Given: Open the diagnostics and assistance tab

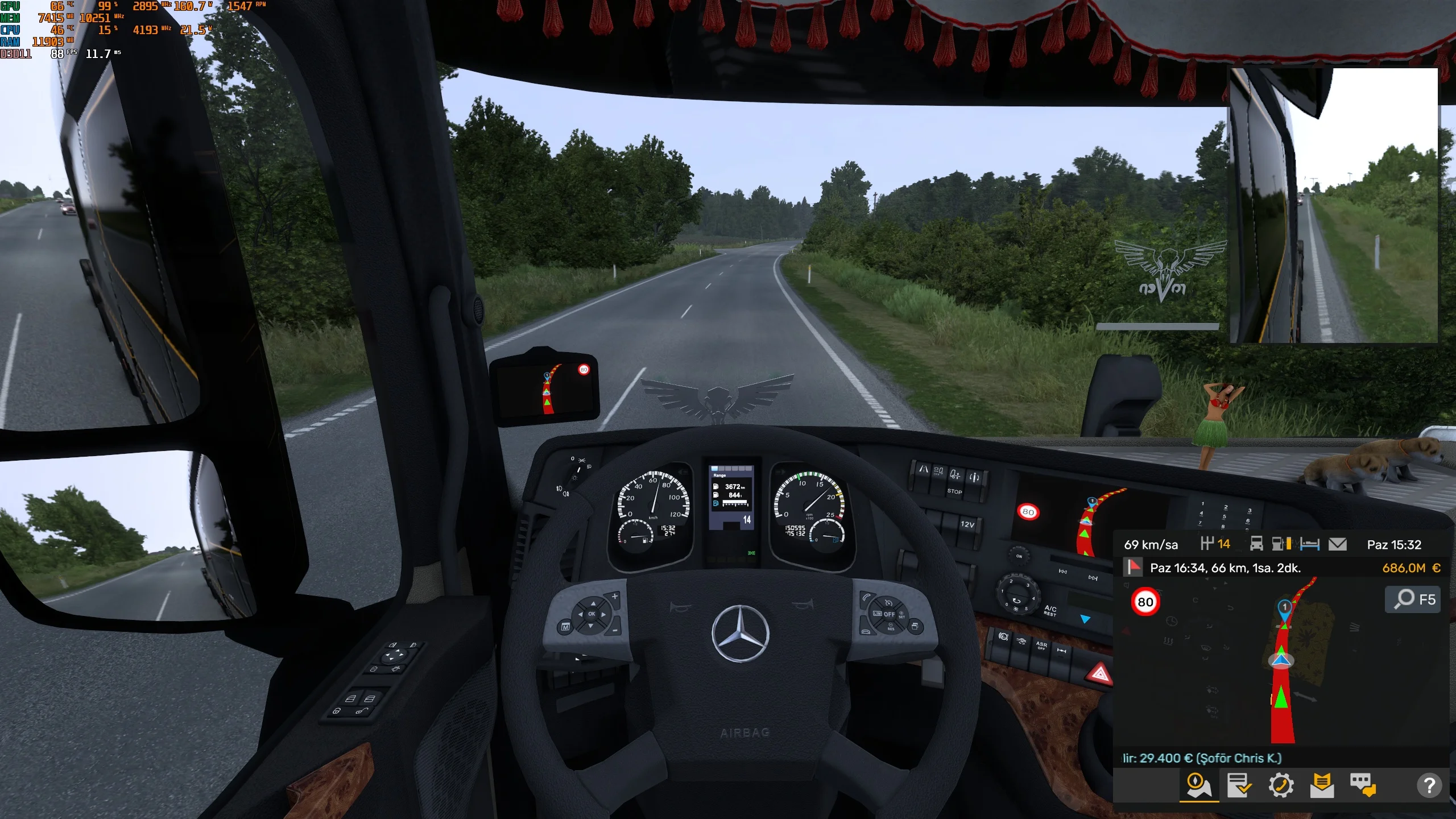Looking at the screenshot, I should coord(1281,786).
